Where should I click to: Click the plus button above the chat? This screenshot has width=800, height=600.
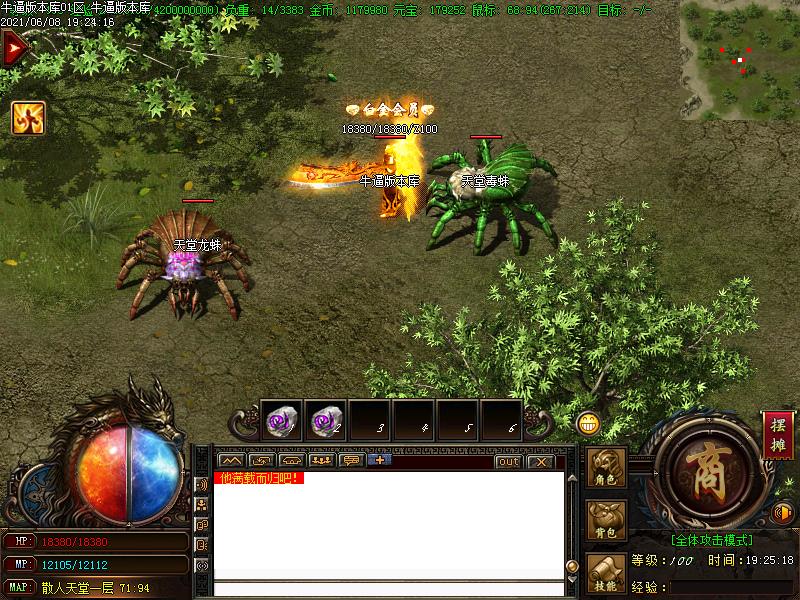click(379, 461)
